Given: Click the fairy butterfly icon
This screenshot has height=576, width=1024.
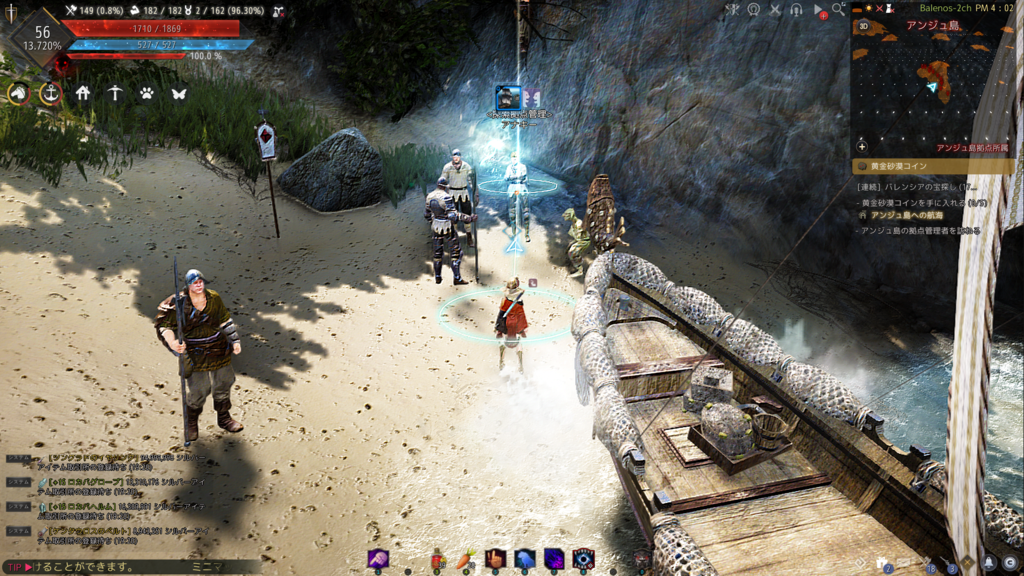Looking at the screenshot, I should click(179, 93).
